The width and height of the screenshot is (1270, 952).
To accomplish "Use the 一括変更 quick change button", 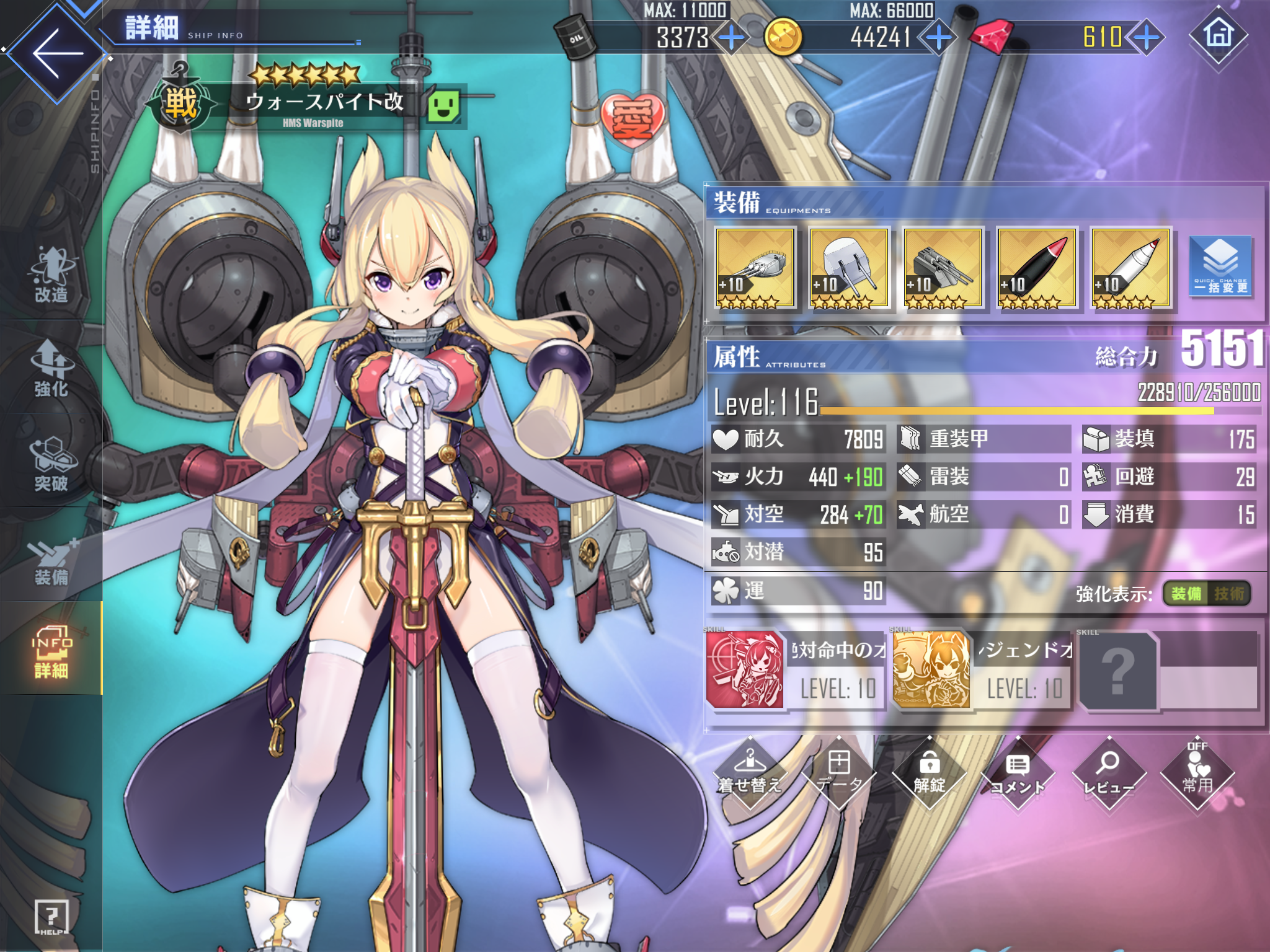I will pos(1220,267).
